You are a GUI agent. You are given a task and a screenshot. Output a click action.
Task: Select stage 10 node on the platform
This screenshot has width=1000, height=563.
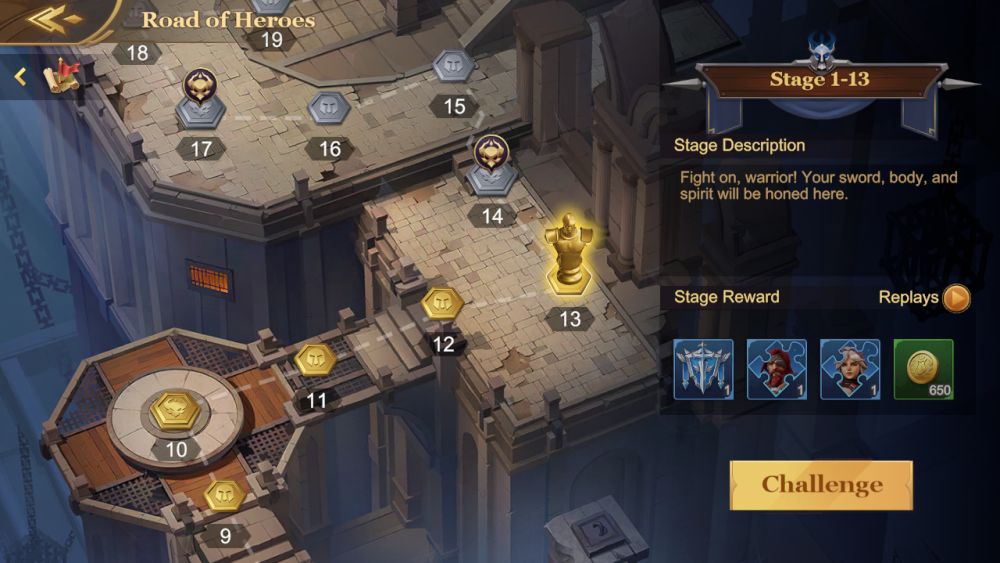(x=174, y=410)
